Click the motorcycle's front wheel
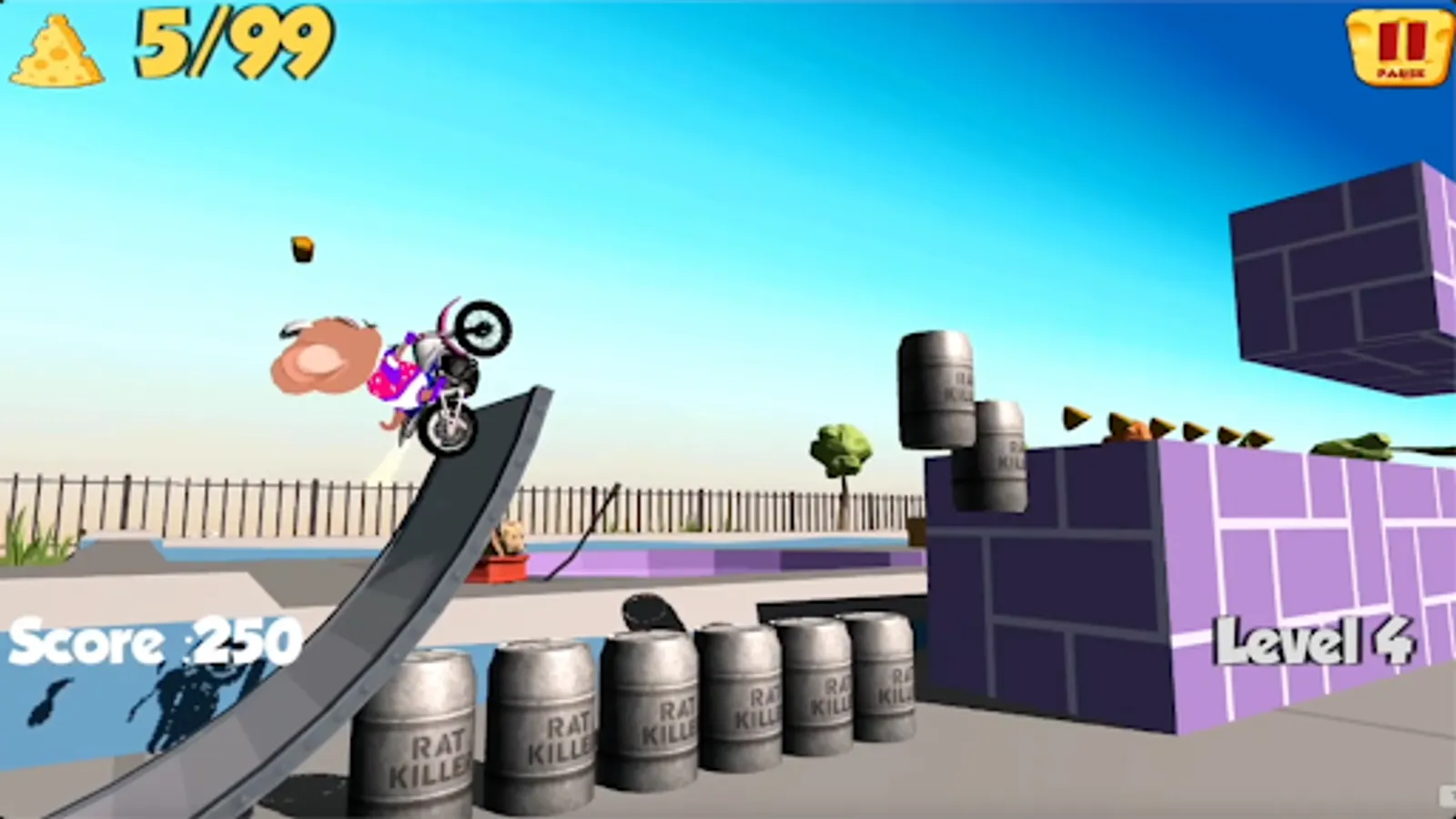The width and height of the screenshot is (1456, 819). [x=480, y=330]
